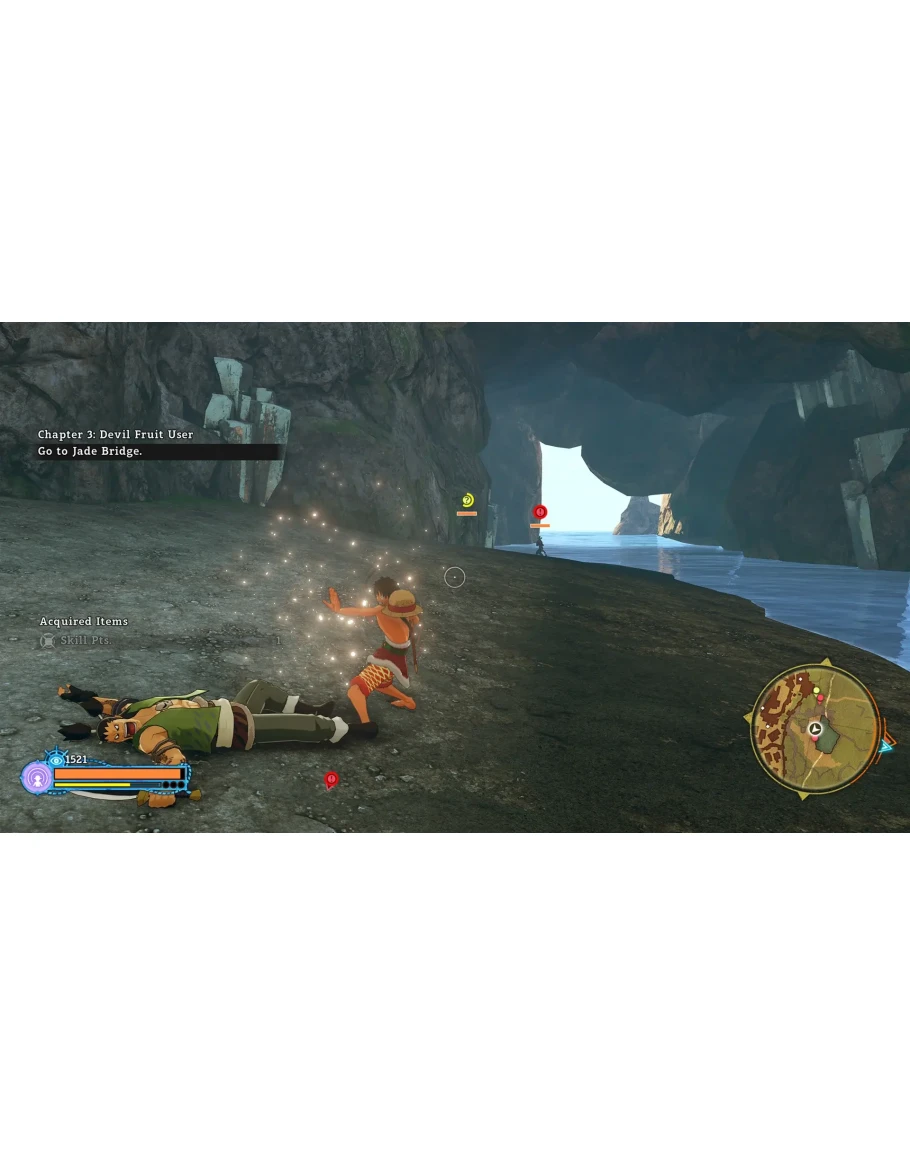Open the circular minimap
Viewport: 910px width, 1155px height.
[815, 729]
